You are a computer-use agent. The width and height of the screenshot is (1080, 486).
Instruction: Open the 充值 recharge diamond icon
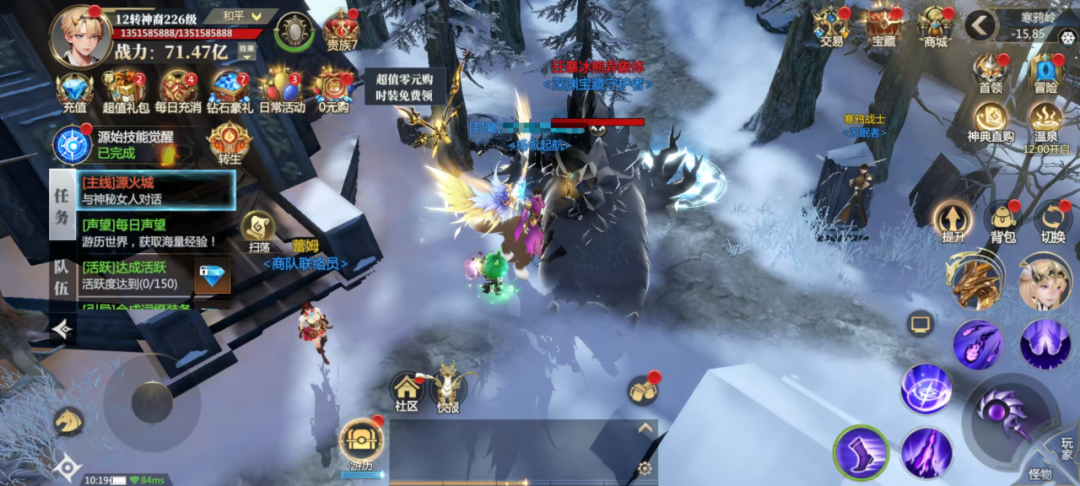point(75,89)
